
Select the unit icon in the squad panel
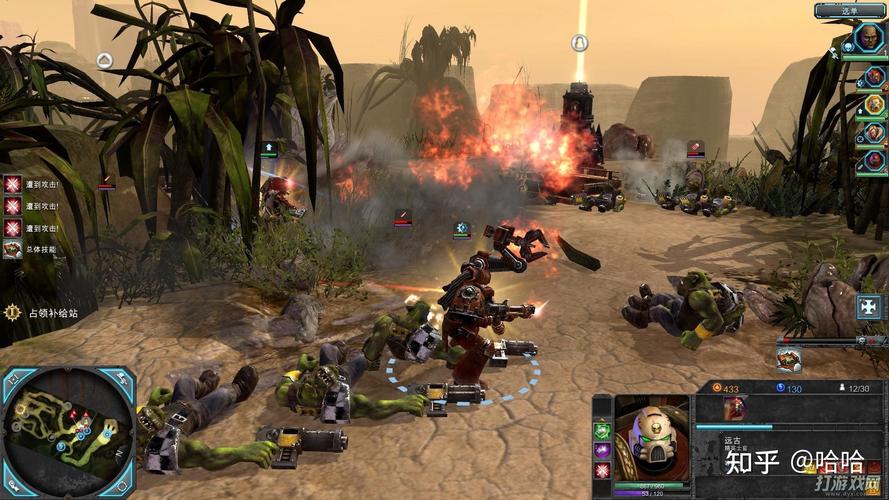pos(736,408)
